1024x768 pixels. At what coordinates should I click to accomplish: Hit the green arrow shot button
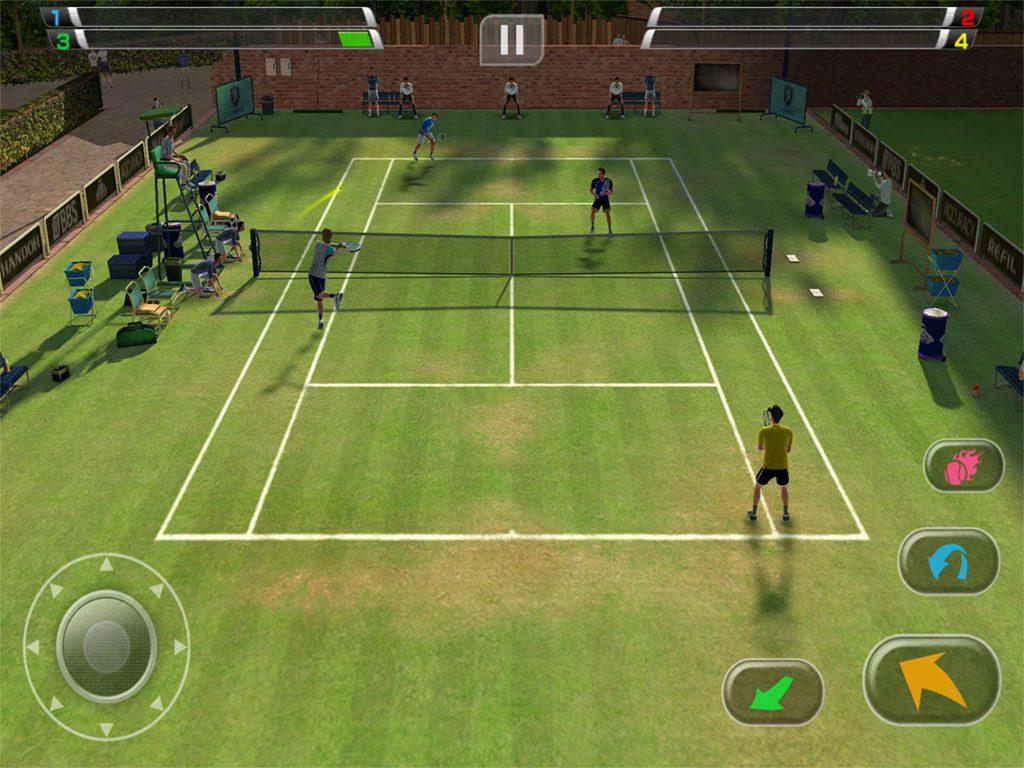pyautogui.click(x=772, y=692)
